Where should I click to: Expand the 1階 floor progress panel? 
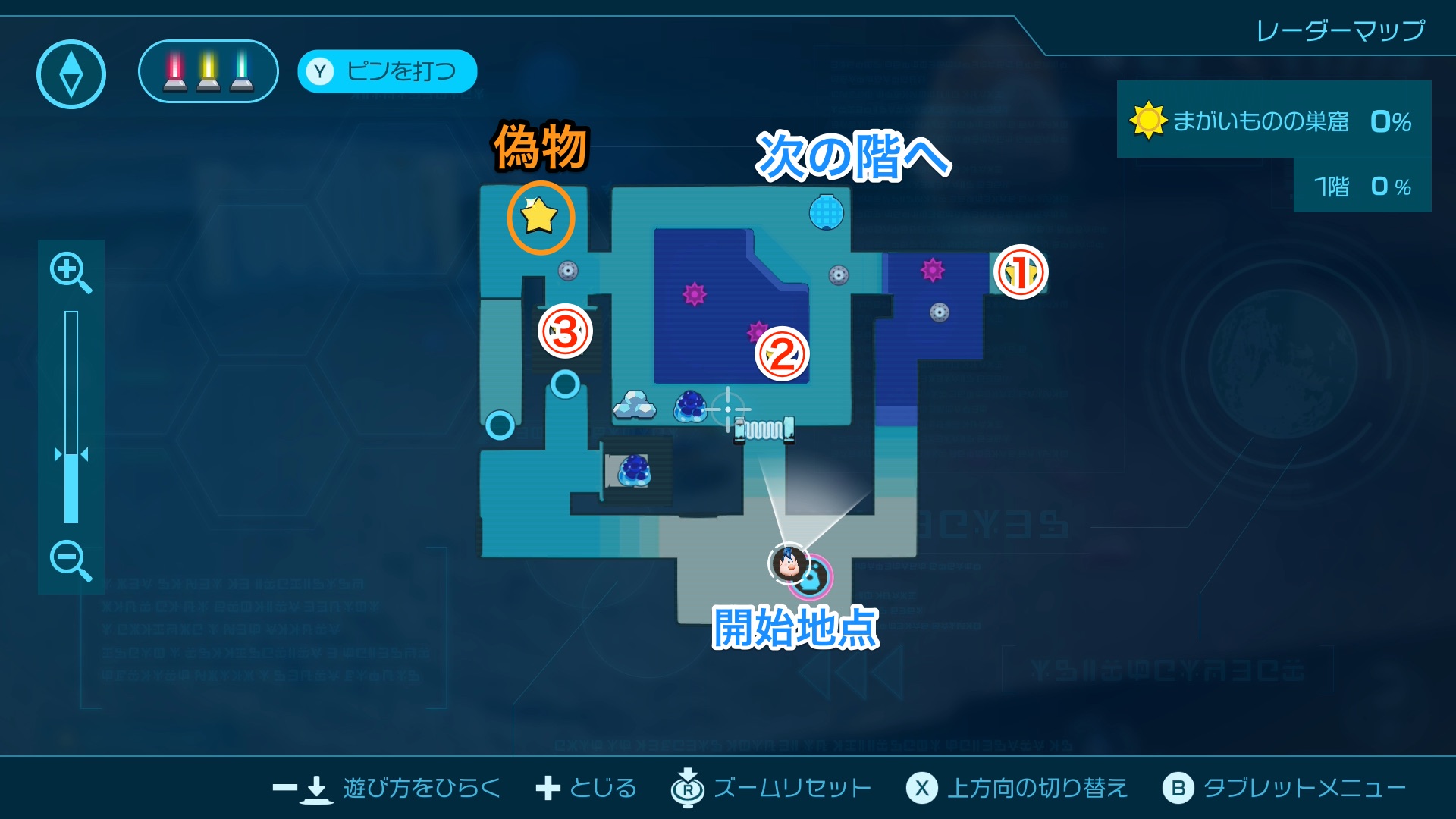coord(1361,186)
